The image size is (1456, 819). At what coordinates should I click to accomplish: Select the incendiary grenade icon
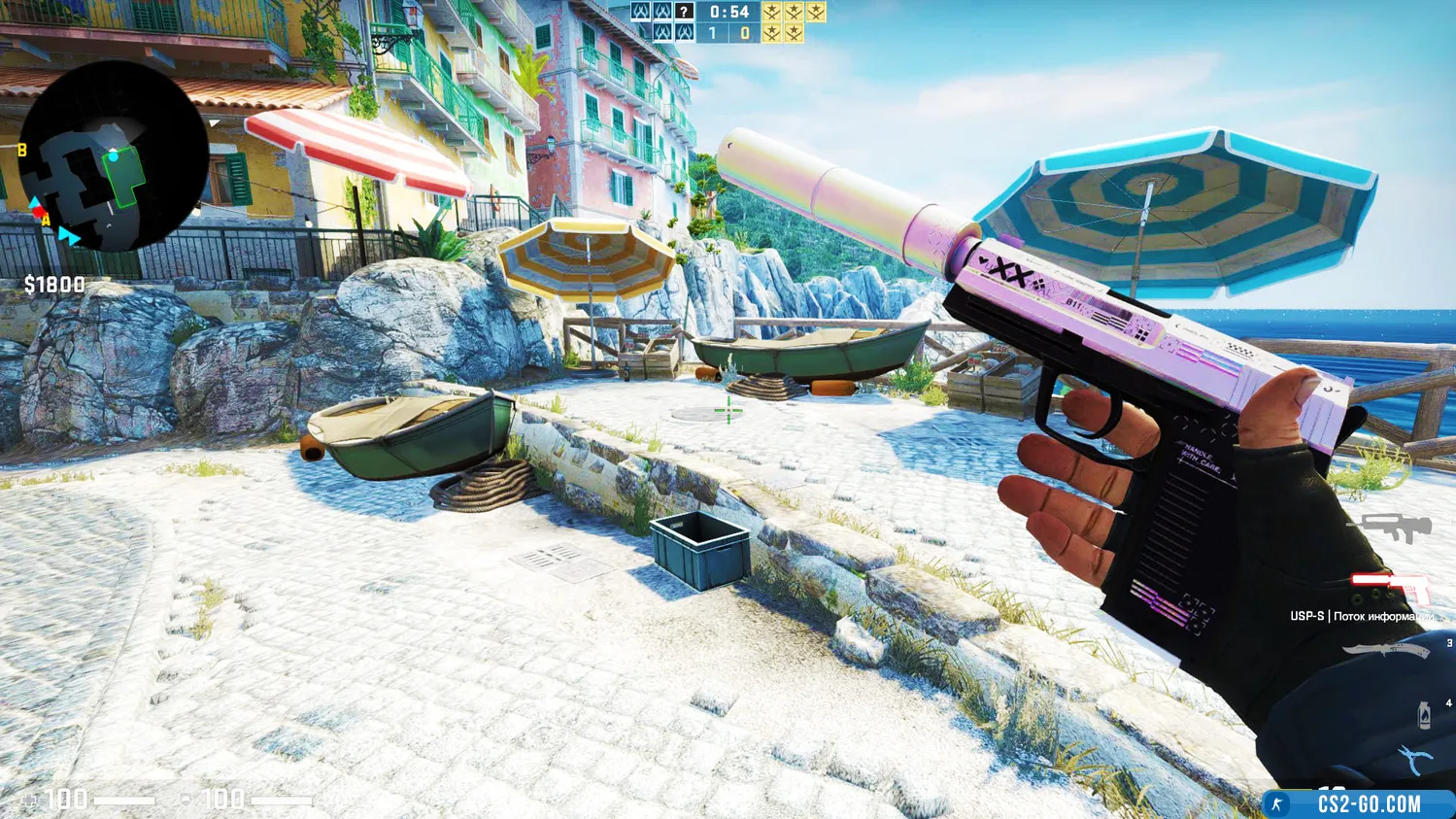(x=1424, y=715)
